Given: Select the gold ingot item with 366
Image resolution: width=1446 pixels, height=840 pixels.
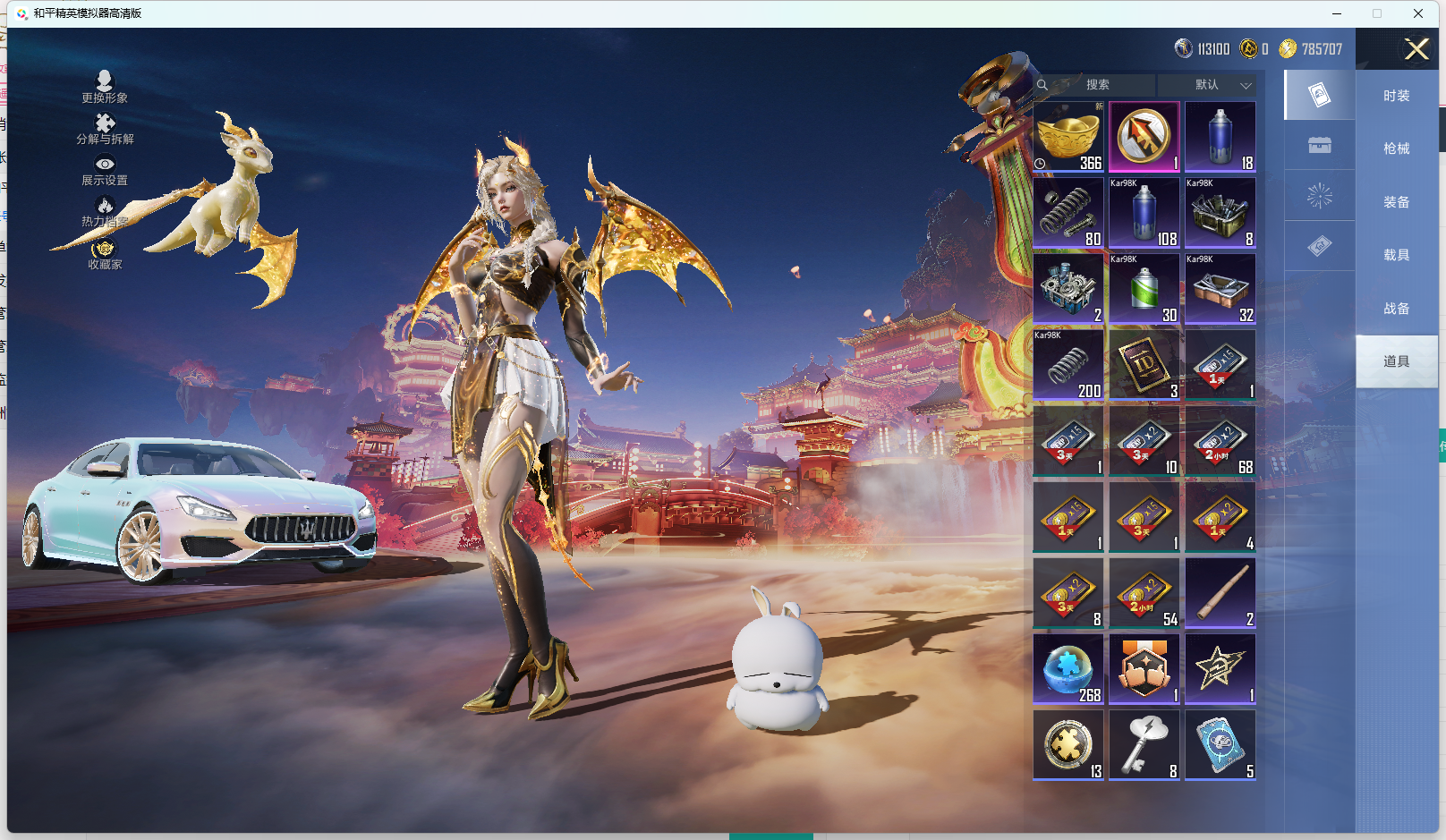Looking at the screenshot, I should point(1068,137).
